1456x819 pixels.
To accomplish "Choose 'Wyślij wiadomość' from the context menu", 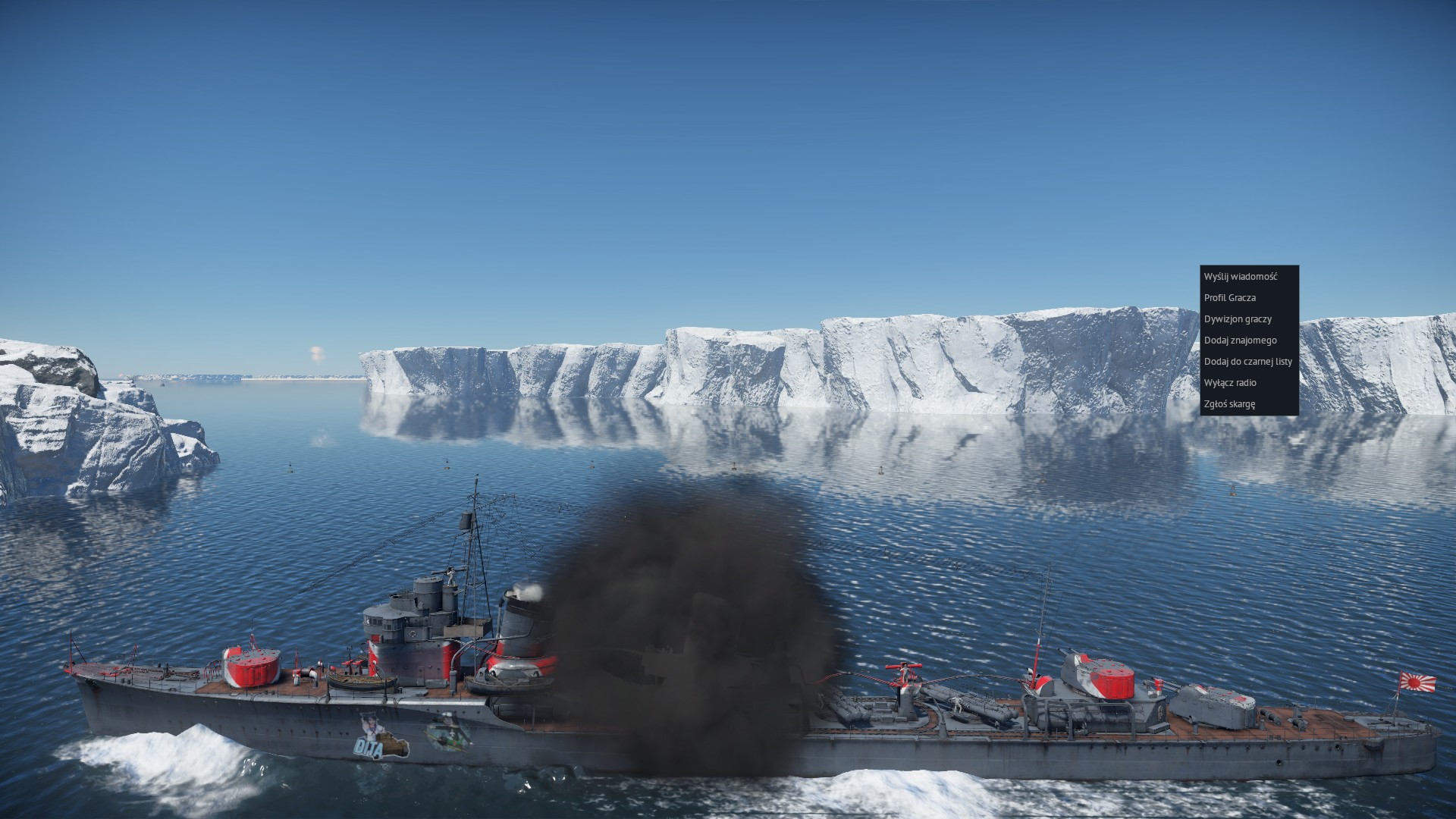I will tap(1241, 277).
